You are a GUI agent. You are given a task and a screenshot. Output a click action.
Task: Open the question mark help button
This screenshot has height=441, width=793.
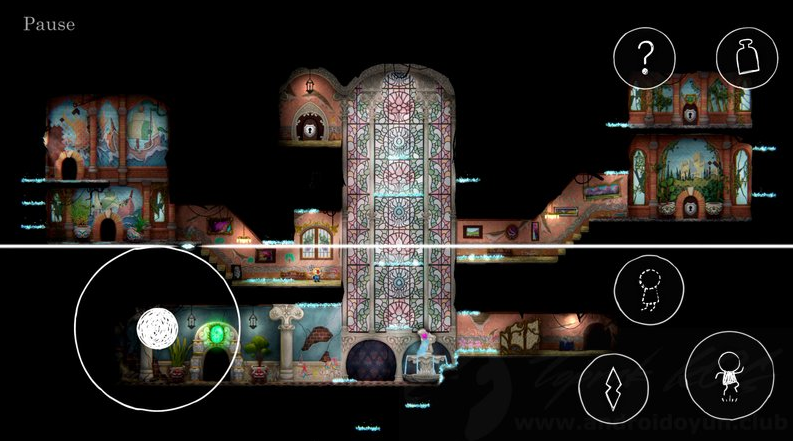pos(645,58)
